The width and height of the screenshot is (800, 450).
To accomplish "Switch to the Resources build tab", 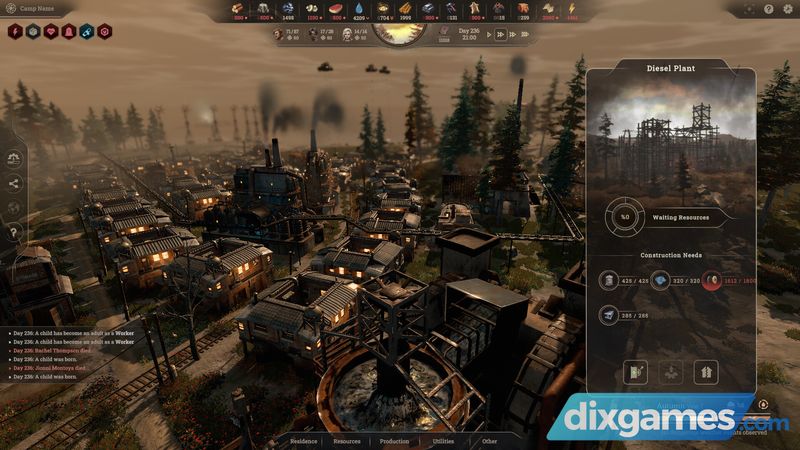I will click(347, 441).
